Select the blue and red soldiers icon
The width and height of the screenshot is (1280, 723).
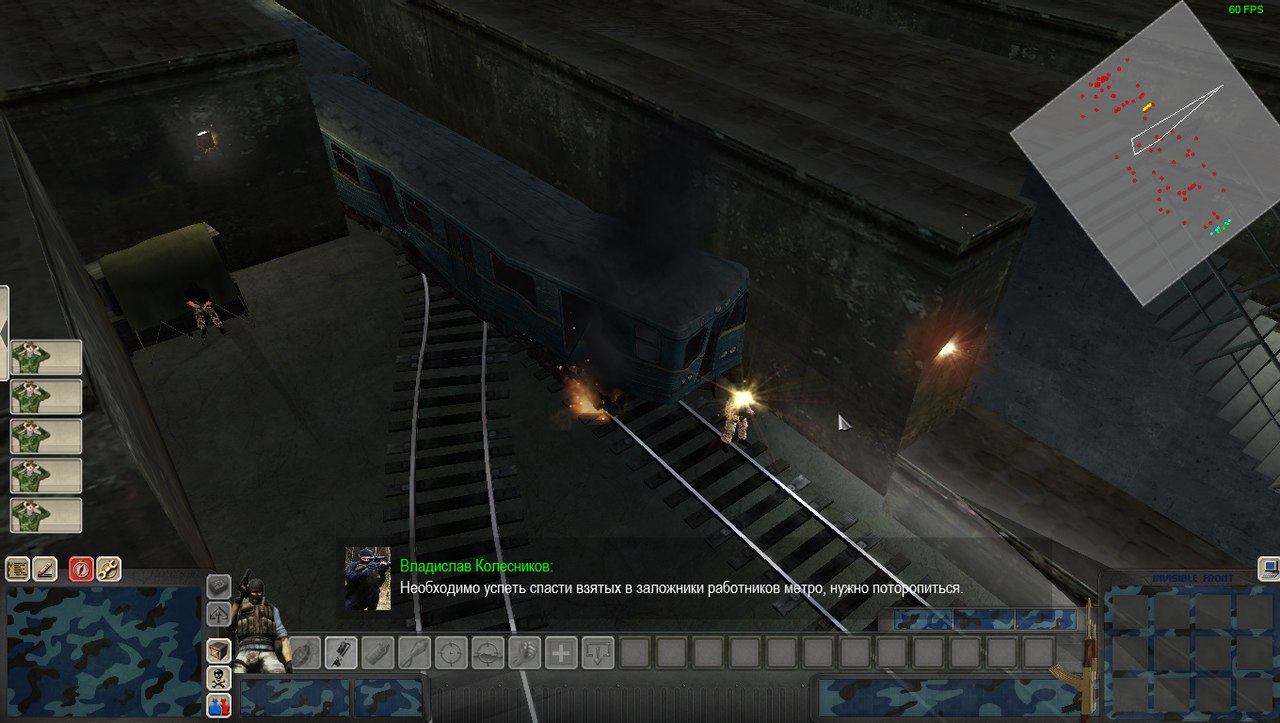pos(219,705)
